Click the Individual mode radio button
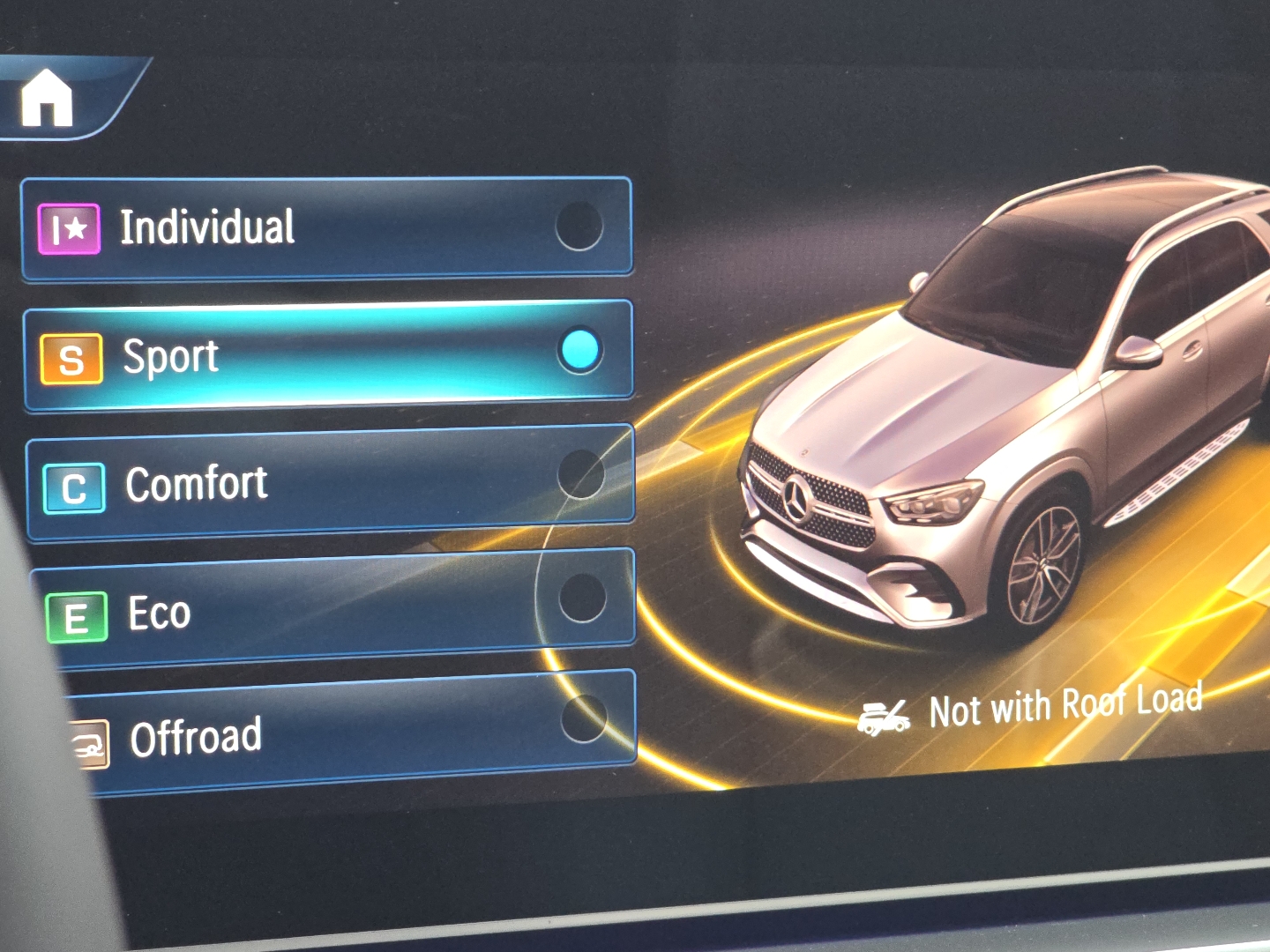Image resolution: width=1270 pixels, height=952 pixels. pyautogui.click(x=578, y=226)
